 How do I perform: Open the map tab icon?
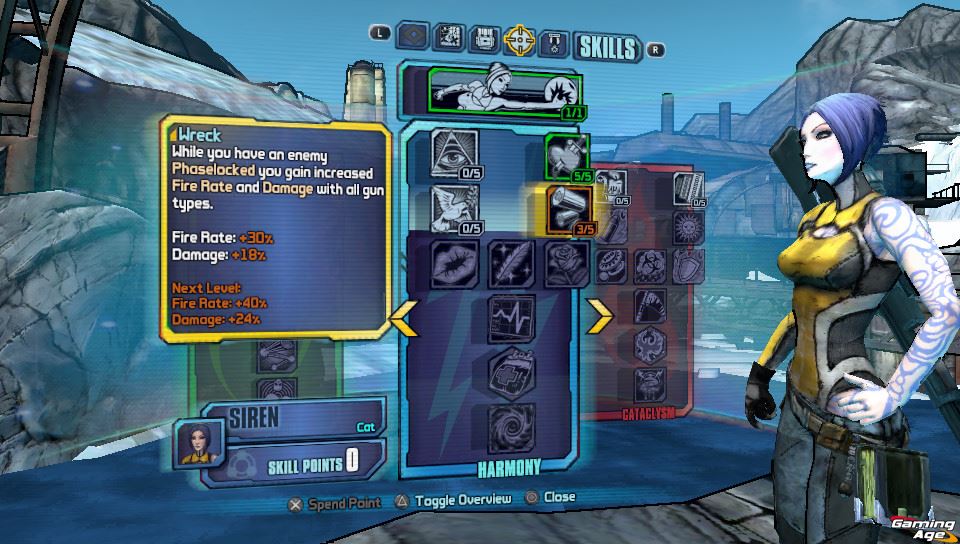449,38
